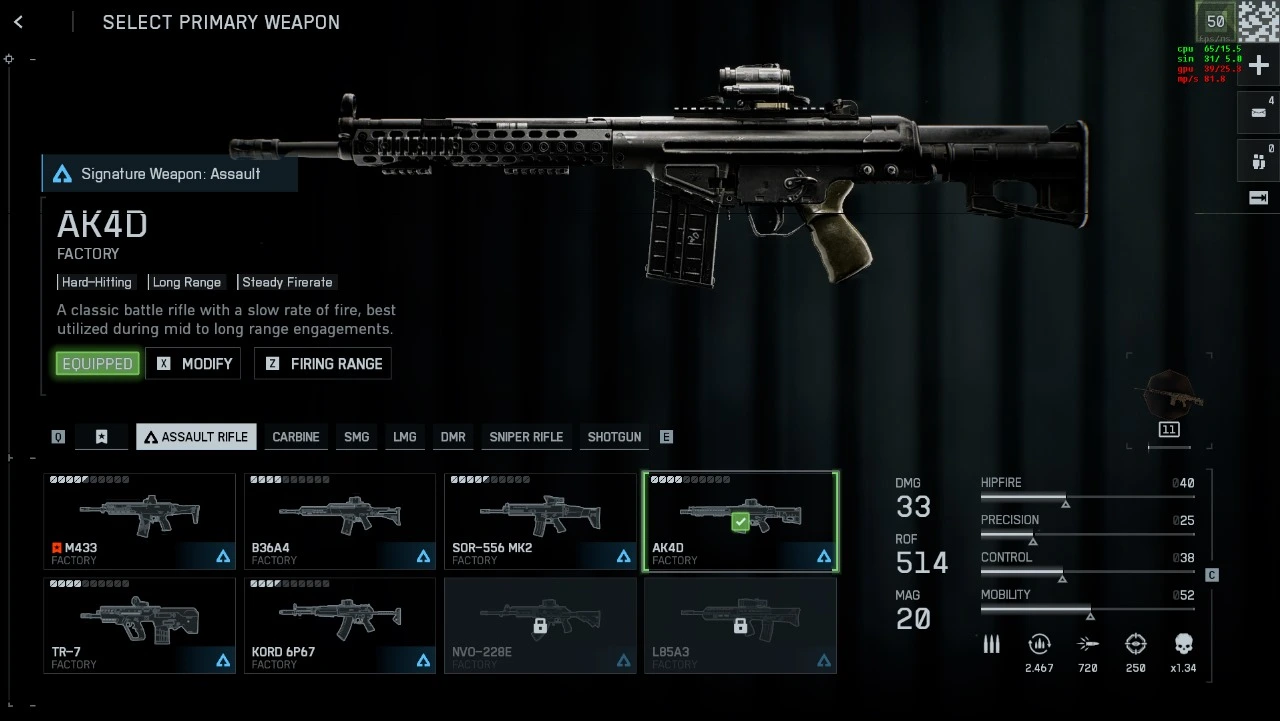Switch to the Assault Rifle tab
1280x721 pixels.
click(x=196, y=437)
